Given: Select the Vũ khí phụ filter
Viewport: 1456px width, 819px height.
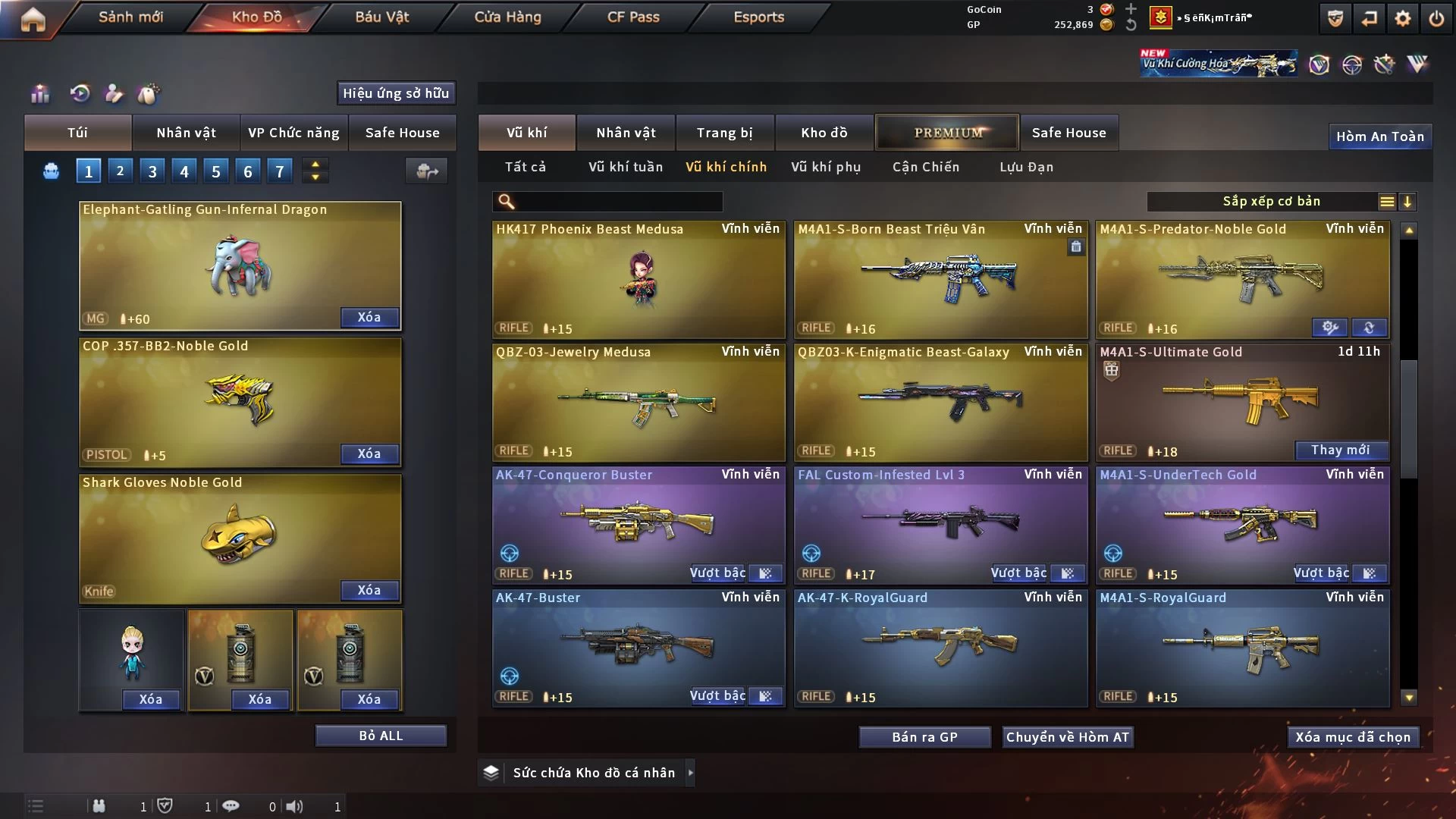Looking at the screenshot, I should [x=826, y=167].
